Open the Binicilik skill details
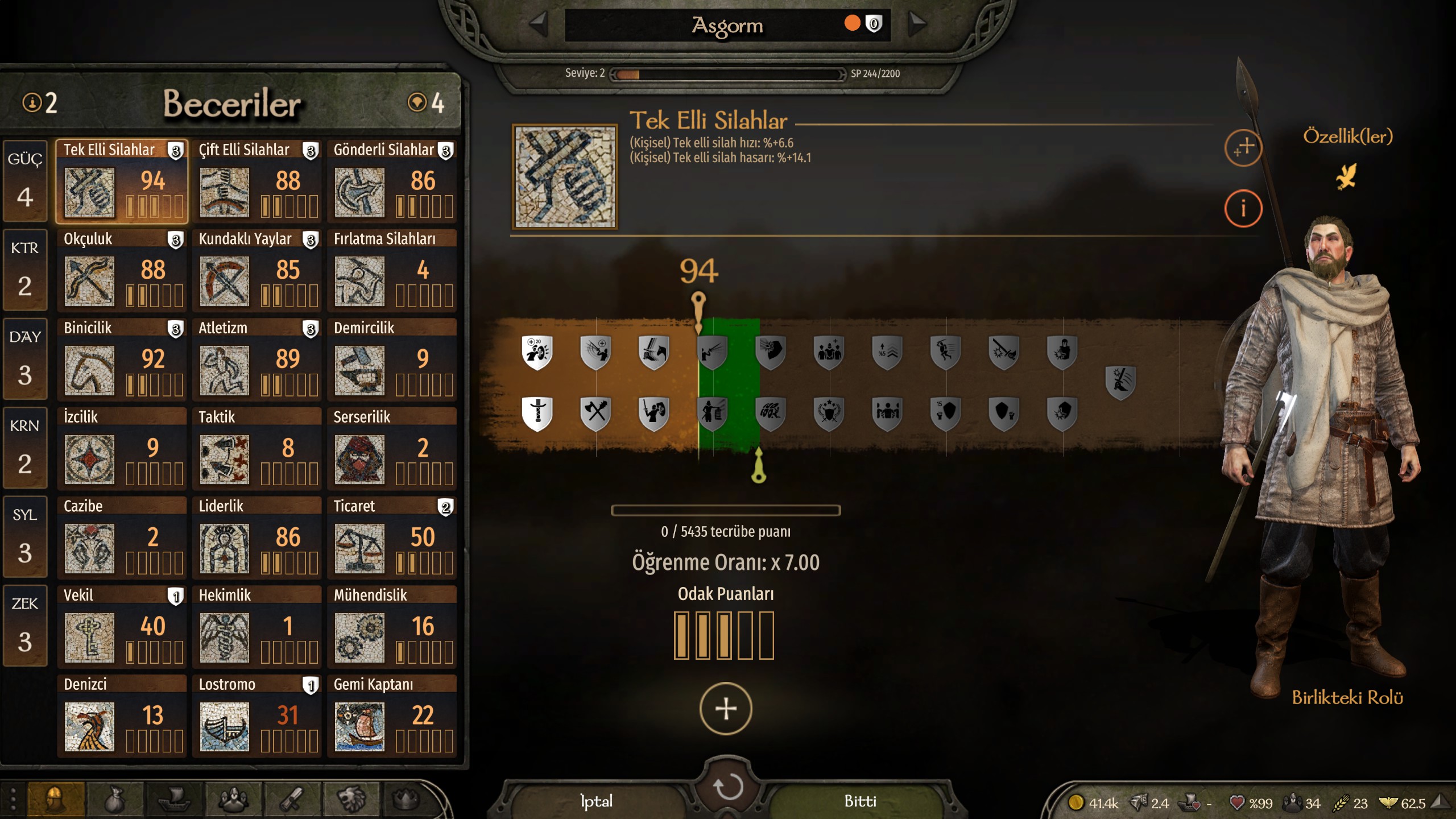This screenshot has height=819, width=1456. pos(122,359)
